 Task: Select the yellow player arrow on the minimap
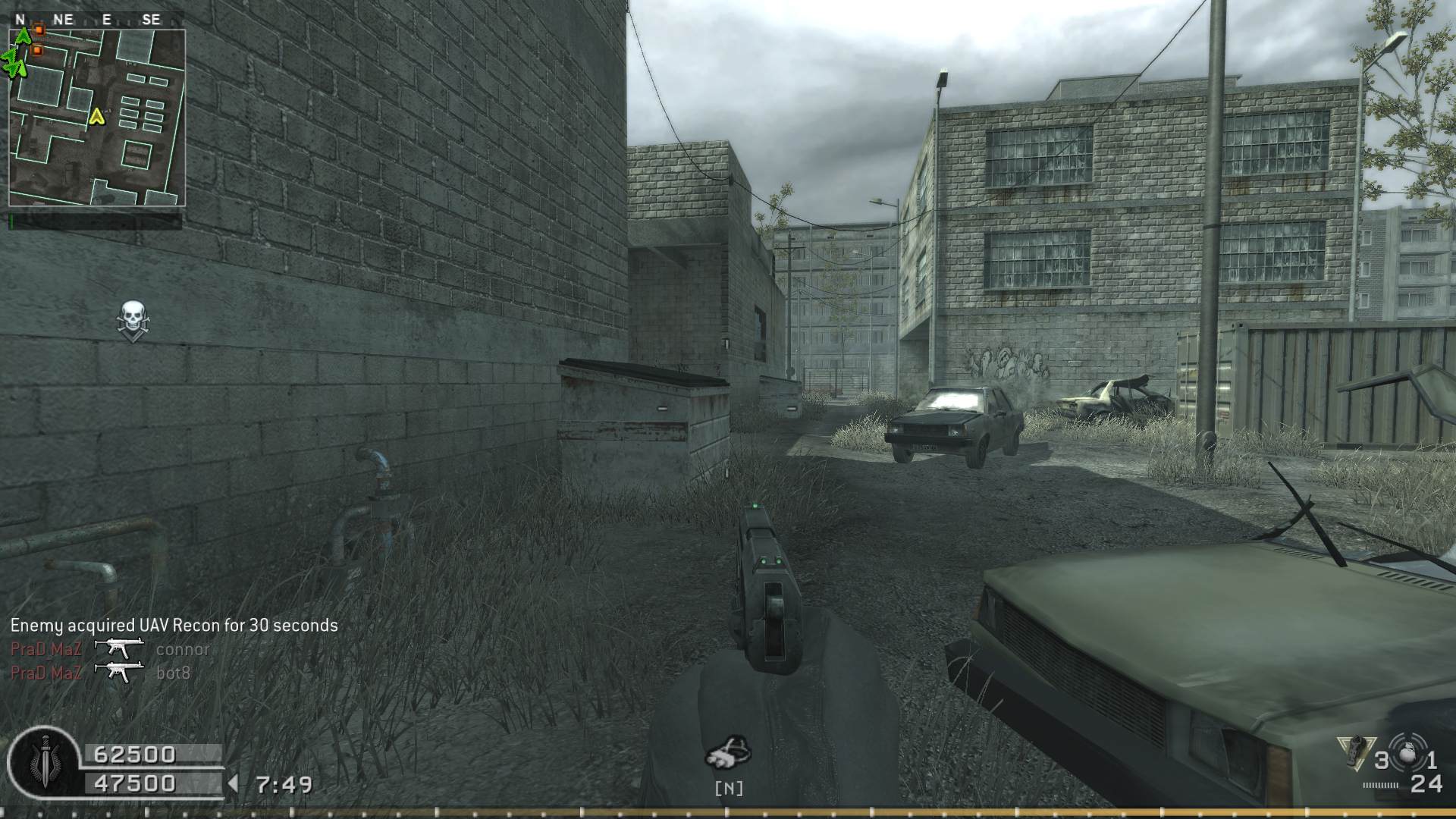pyautogui.click(x=96, y=116)
